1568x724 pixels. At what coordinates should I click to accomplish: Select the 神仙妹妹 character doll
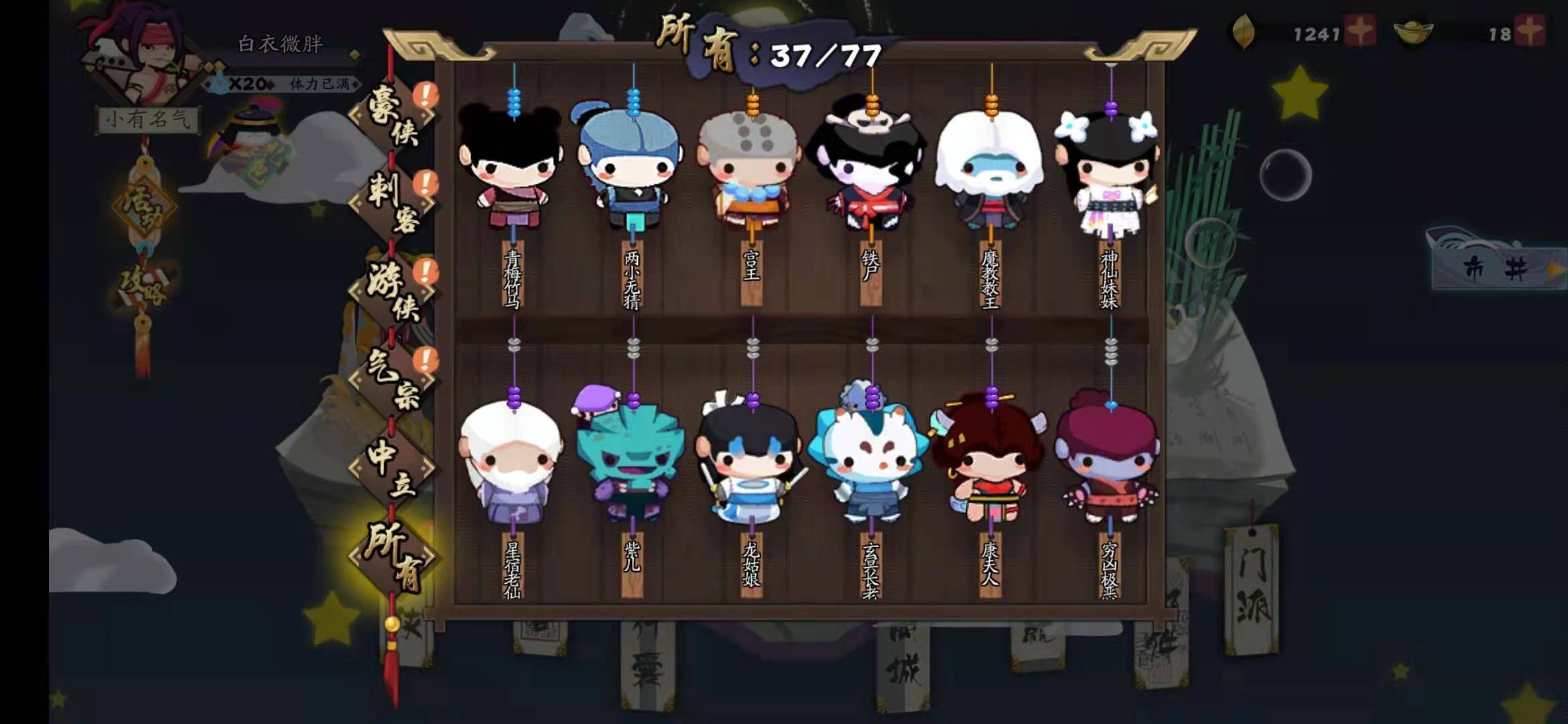(1109, 168)
